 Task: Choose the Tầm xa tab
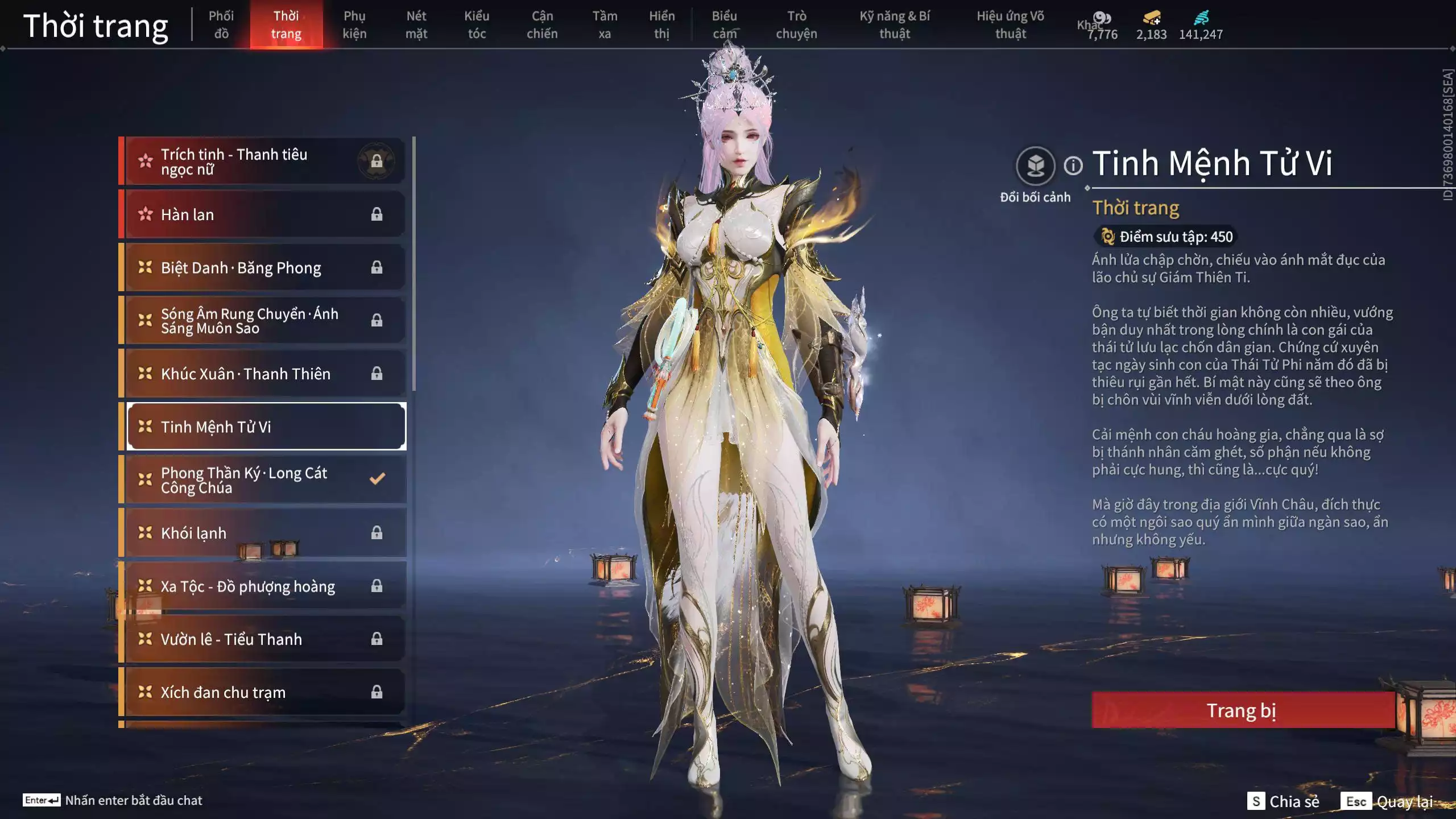(x=605, y=25)
